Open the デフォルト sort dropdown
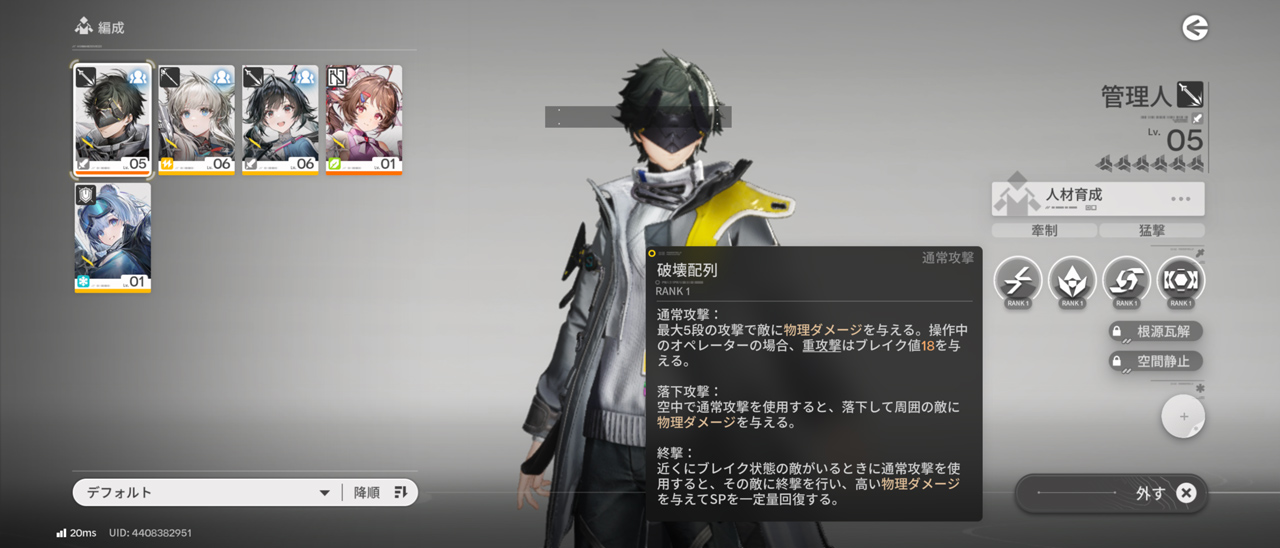The height and width of the screenshot is (548, 1280). [x=205, y=492]
